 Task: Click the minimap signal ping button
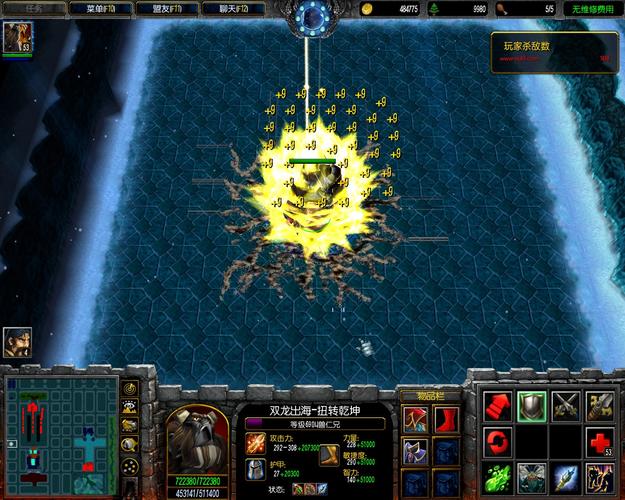pyautogui.click(x=129, y=388)
